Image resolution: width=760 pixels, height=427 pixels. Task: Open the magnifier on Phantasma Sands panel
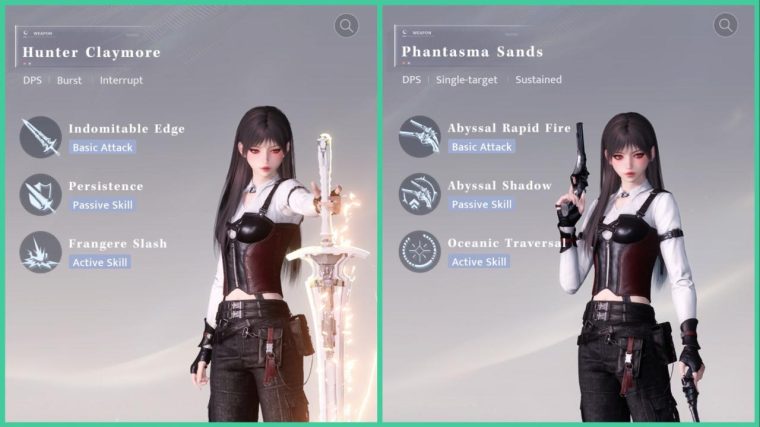(726, 26)
